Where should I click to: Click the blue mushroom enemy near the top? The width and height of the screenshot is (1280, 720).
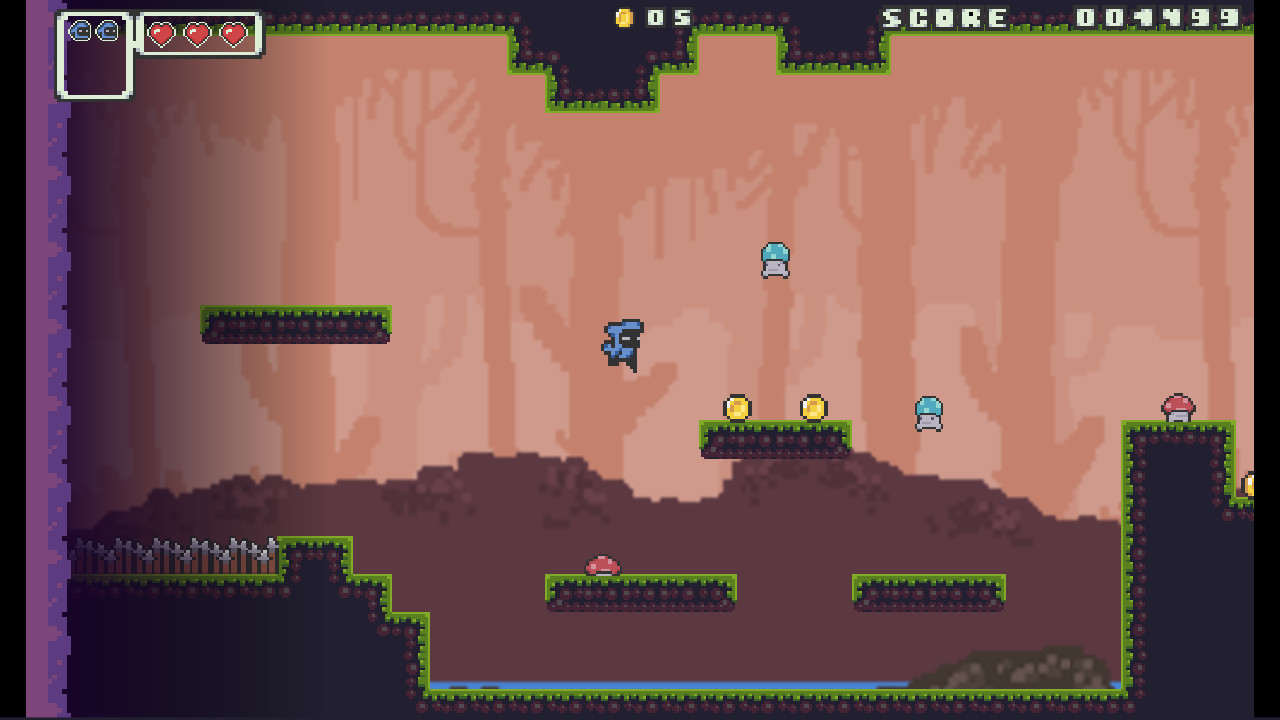coord(776,260)
